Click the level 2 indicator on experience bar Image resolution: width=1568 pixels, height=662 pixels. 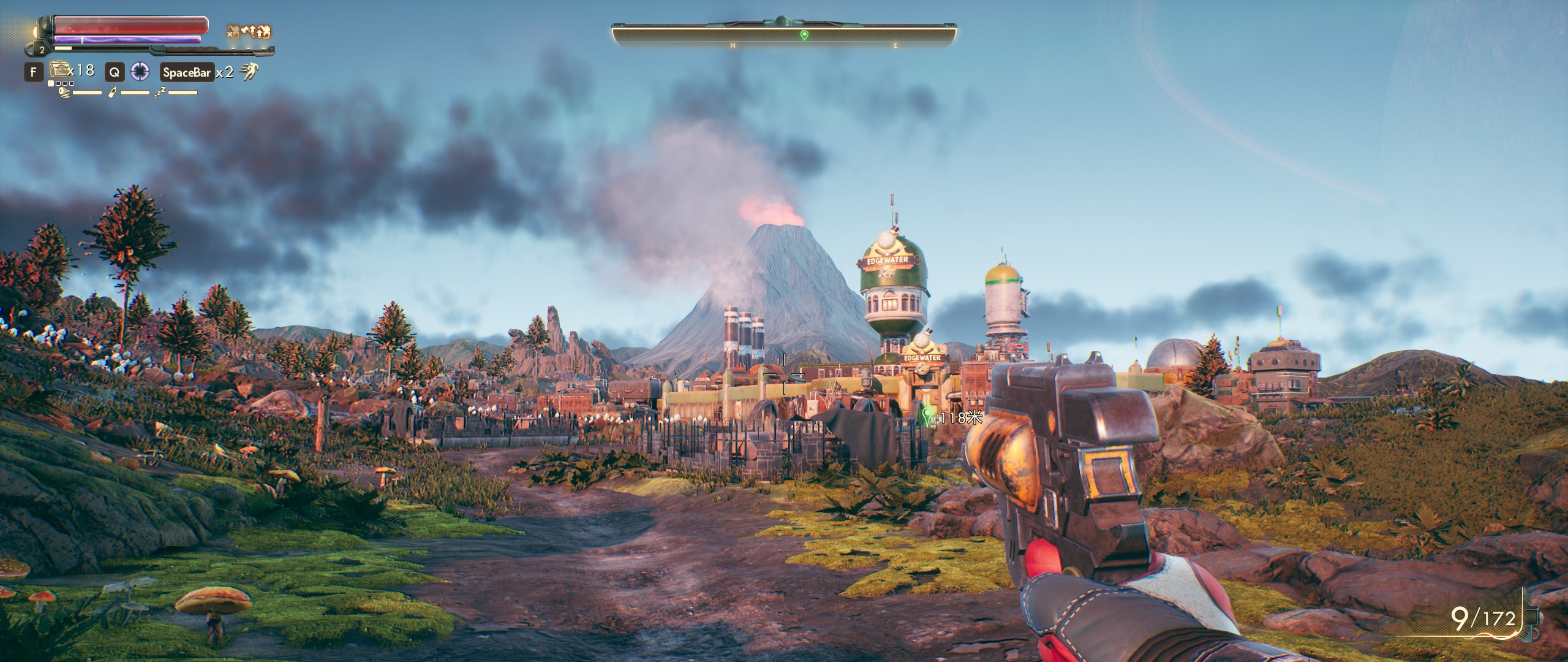pyautogui.click(x=43, y=51)
